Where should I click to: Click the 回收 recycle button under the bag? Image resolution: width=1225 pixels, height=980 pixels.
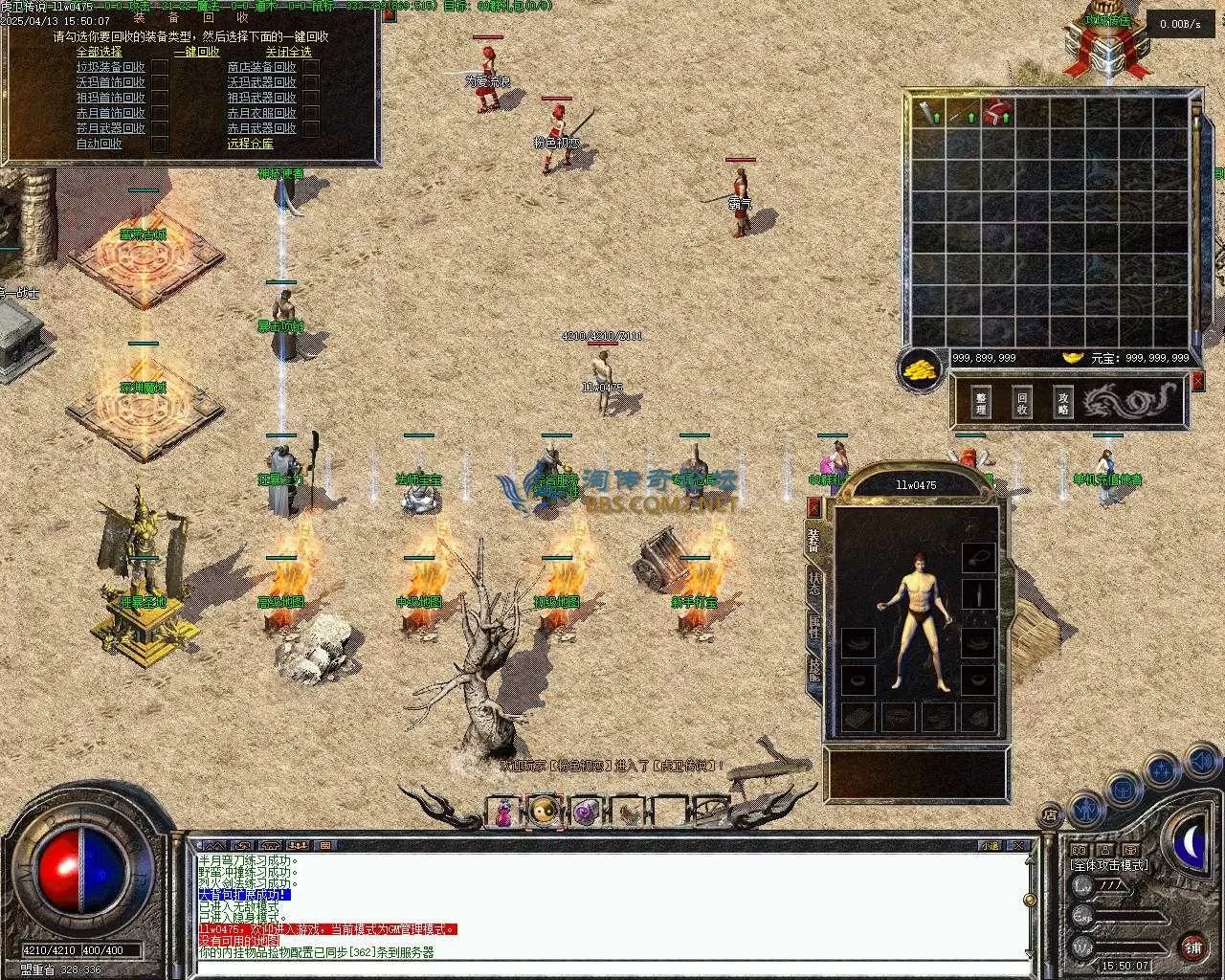[x=1022, y=402]
